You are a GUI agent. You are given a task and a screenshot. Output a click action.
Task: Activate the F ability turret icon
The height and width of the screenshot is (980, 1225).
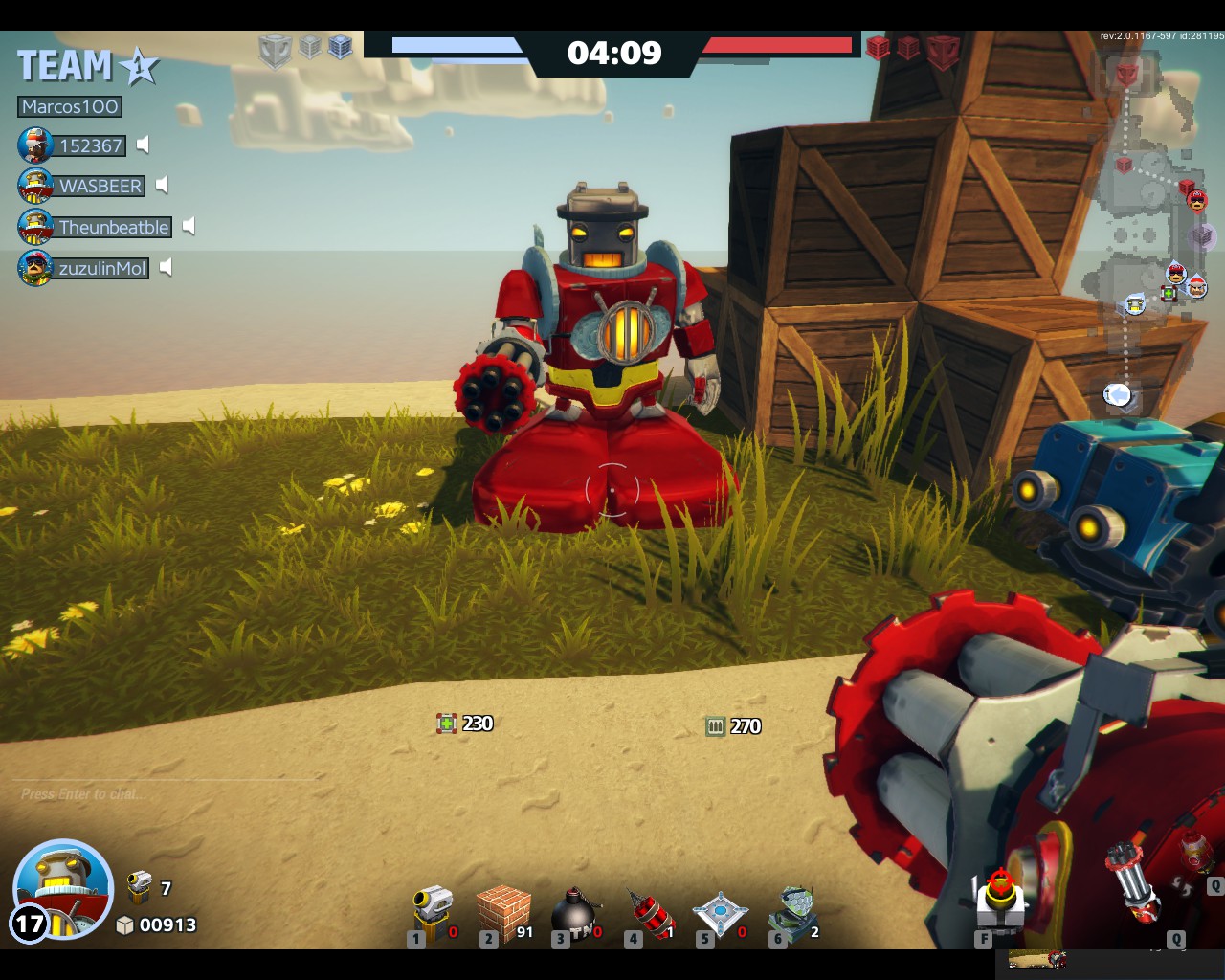coord(999,900)
